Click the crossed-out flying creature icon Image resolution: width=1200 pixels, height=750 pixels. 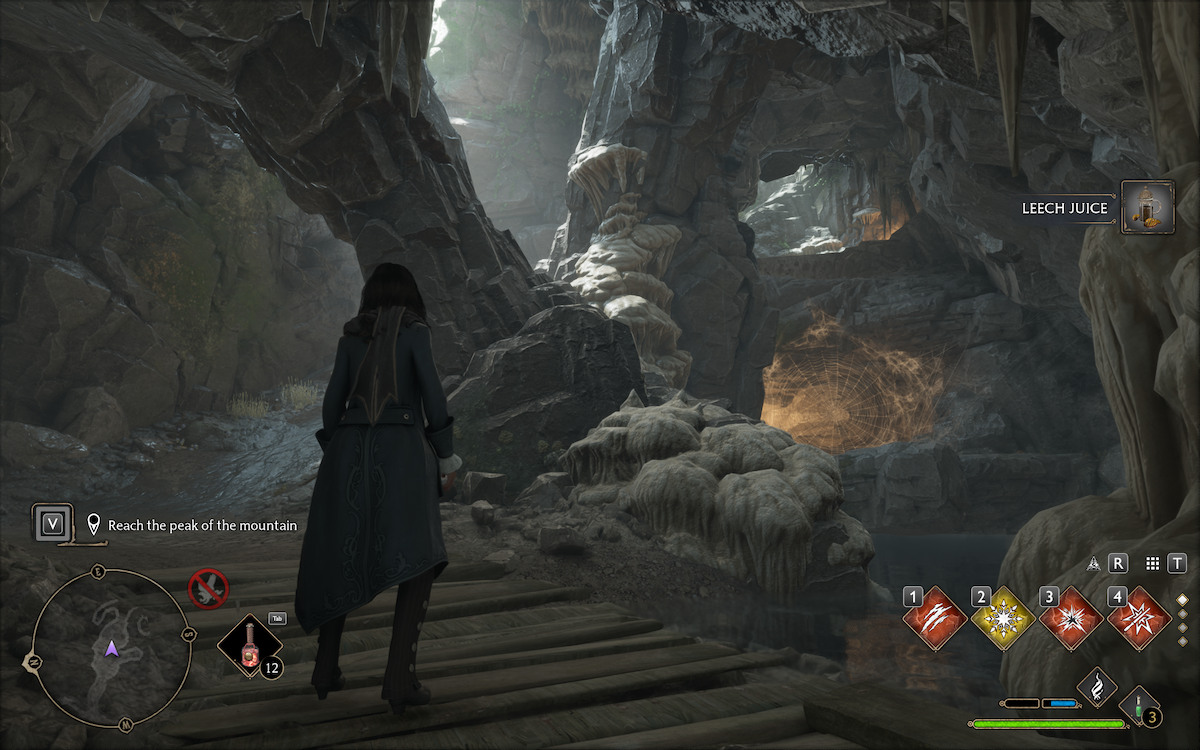pos(209,589)
